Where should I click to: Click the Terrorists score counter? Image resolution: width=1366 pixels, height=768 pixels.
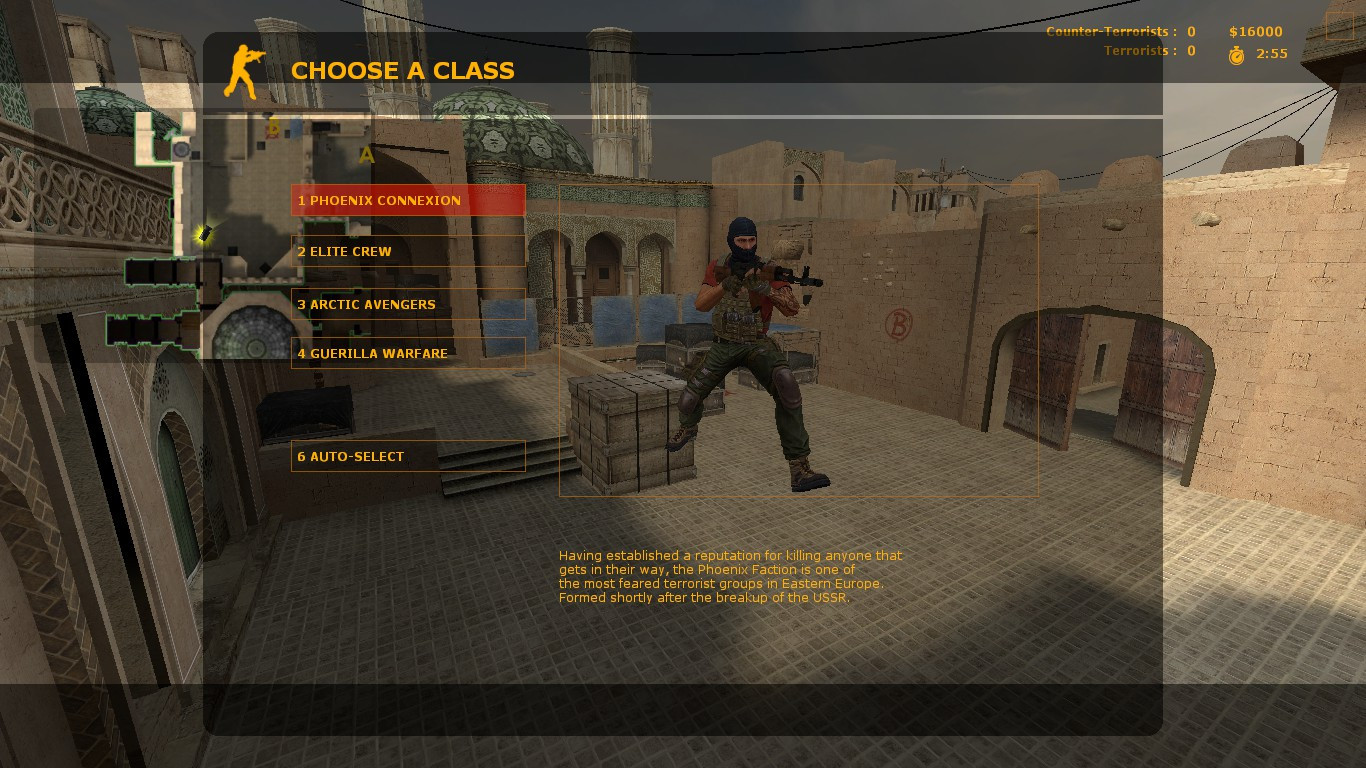click(1189, 50)
